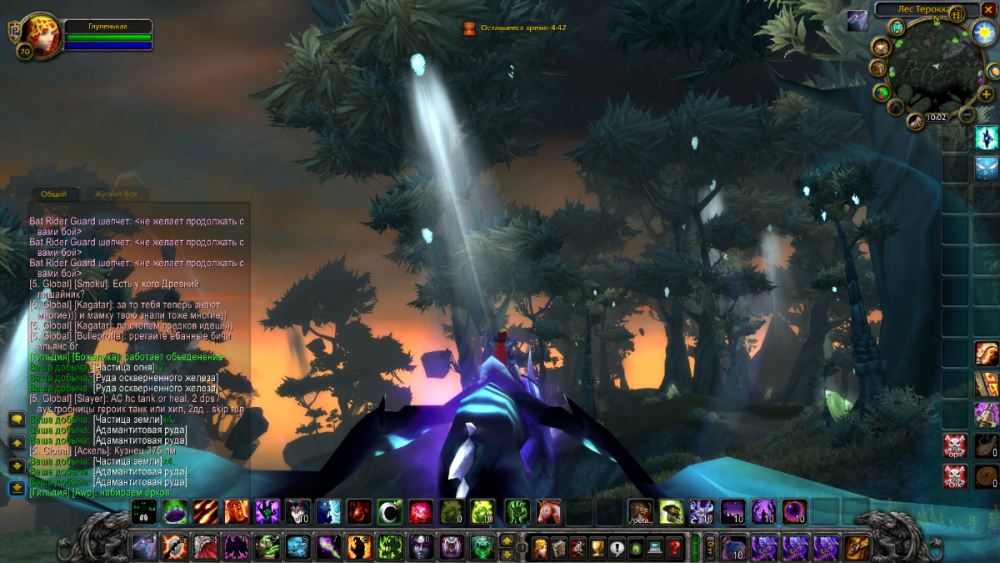Viewport: 1000px width, 563px height.
Task: Open the shell icon attached to the minimap
Action: click(915, 122)
